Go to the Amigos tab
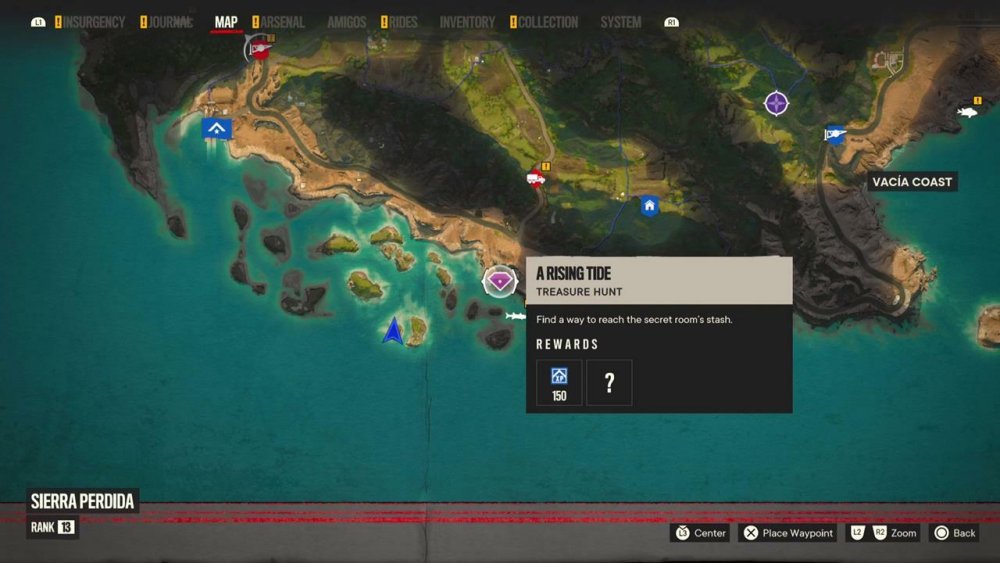 coord(347,22)
